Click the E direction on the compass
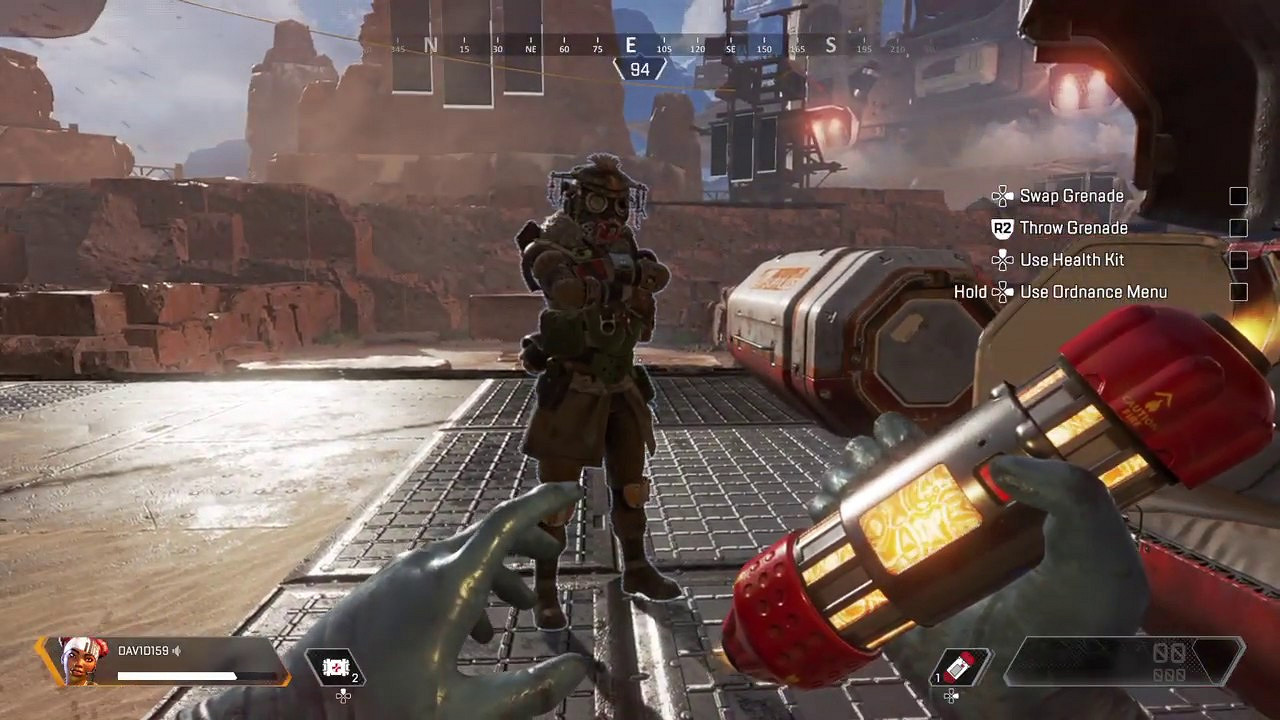Image resolution: width=1280 pixels, height=720 pixels. pyautogui.click(x=633, y=46)
